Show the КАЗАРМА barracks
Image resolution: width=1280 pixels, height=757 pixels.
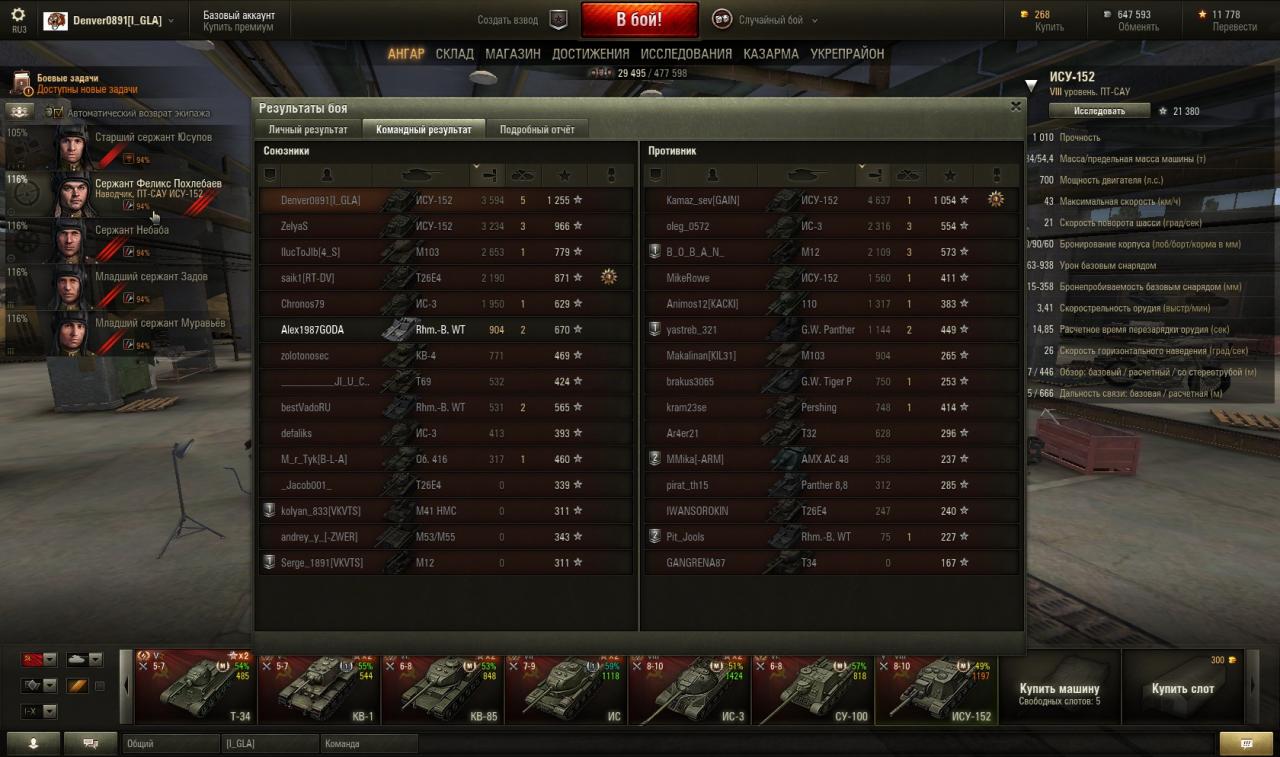pyautogui.click(x=771, y=54)
